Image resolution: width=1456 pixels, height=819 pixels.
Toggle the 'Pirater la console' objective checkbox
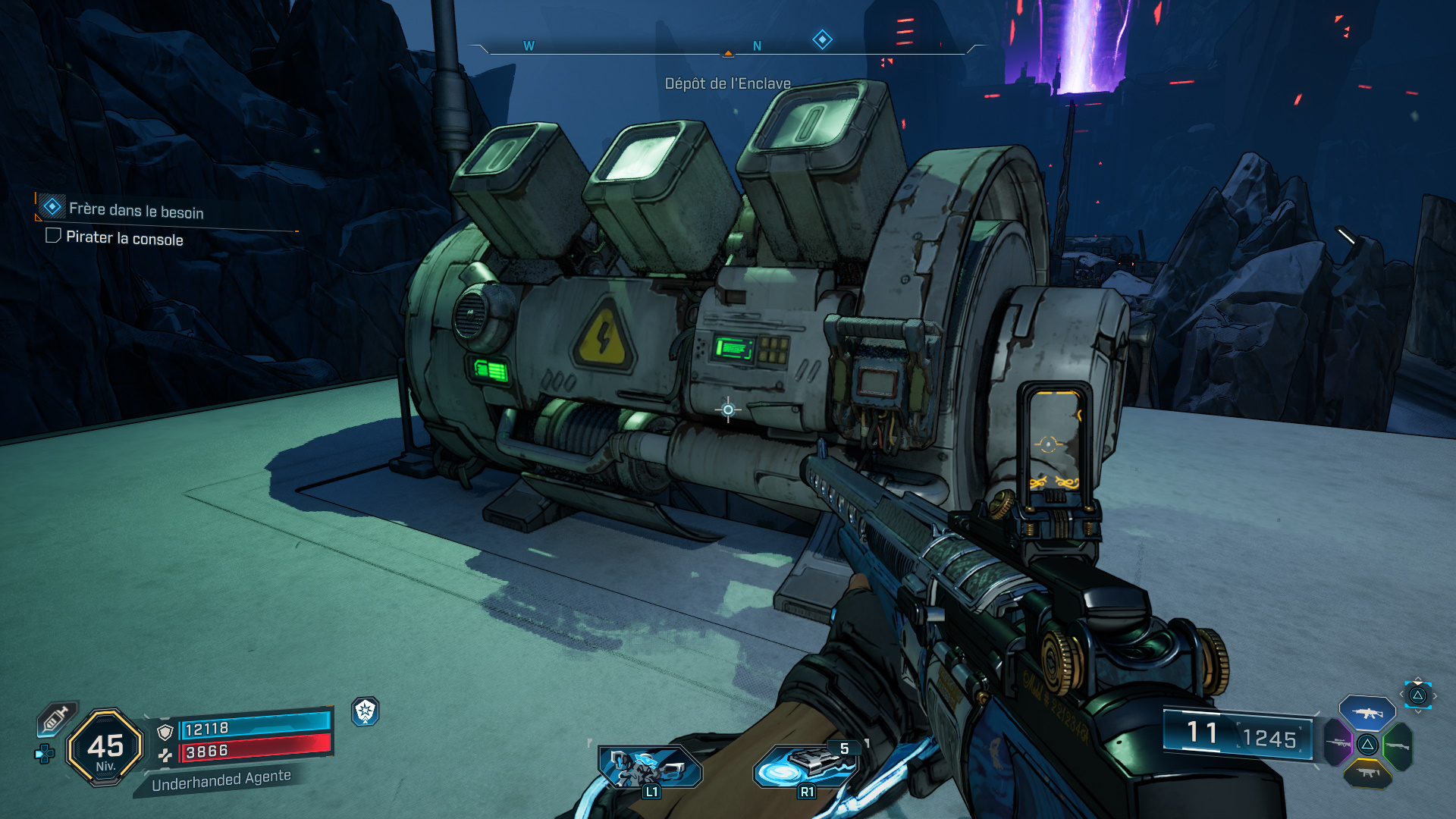pos(53,236)
